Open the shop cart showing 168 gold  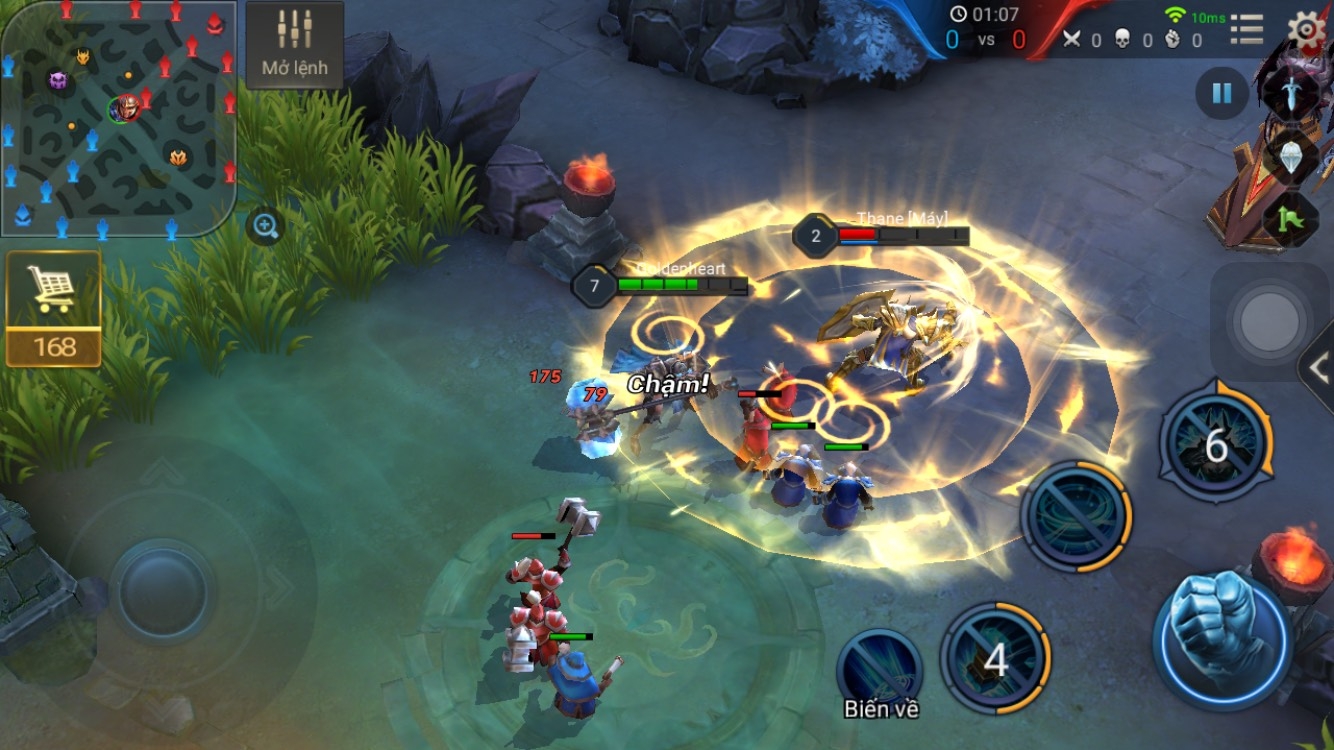(54, 309)
